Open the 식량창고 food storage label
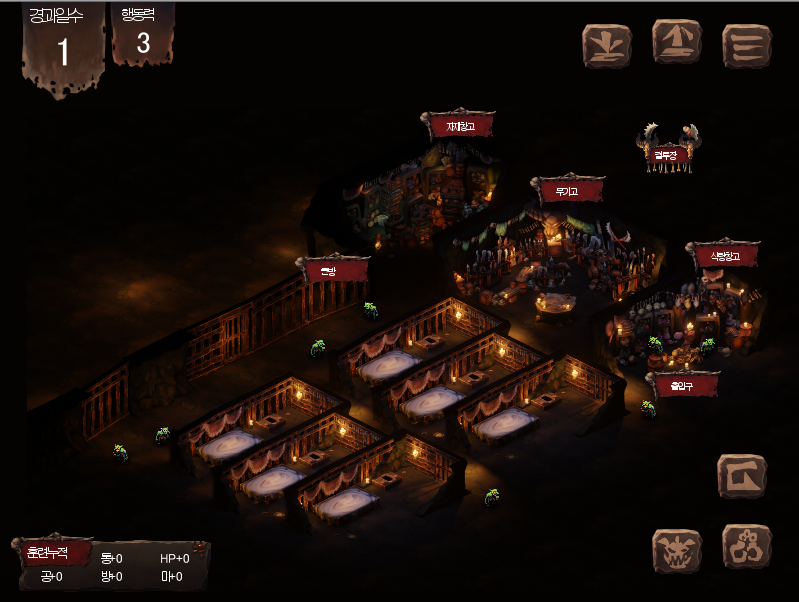 [723, 256]
